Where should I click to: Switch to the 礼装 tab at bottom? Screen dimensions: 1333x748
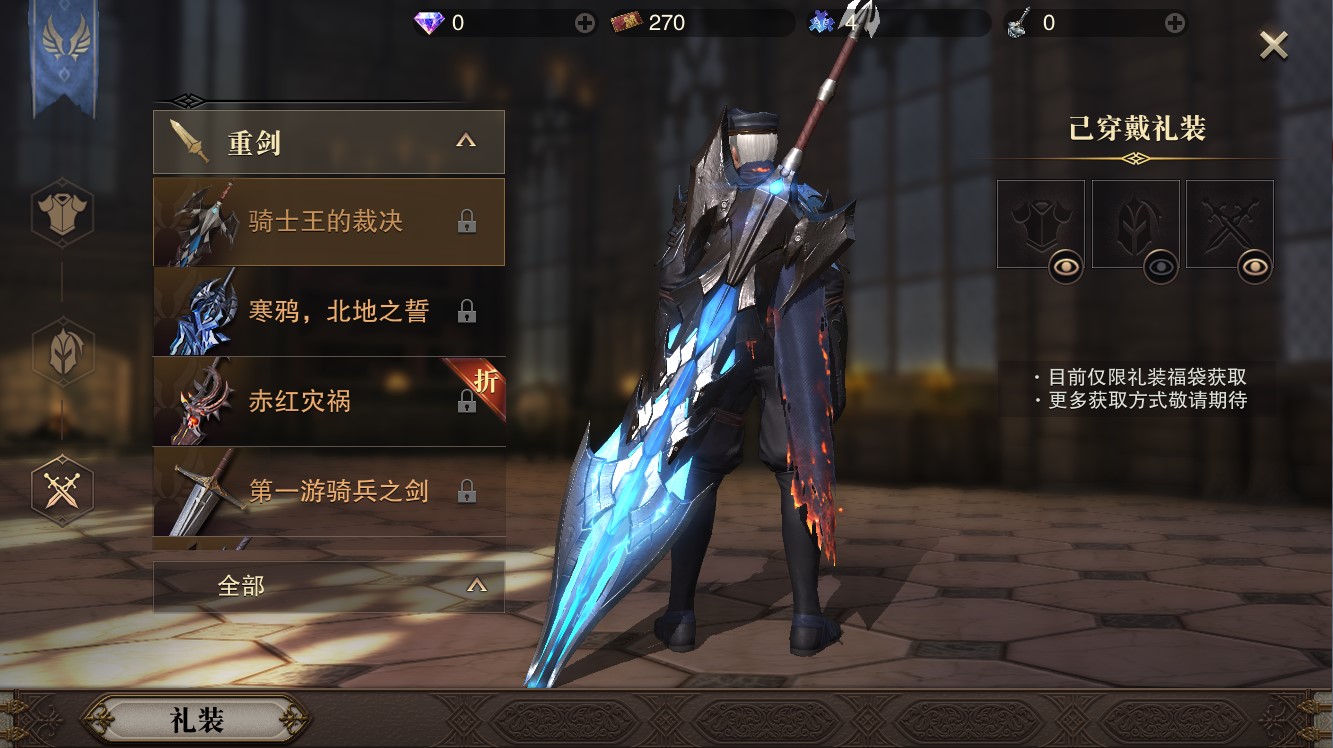196,719
